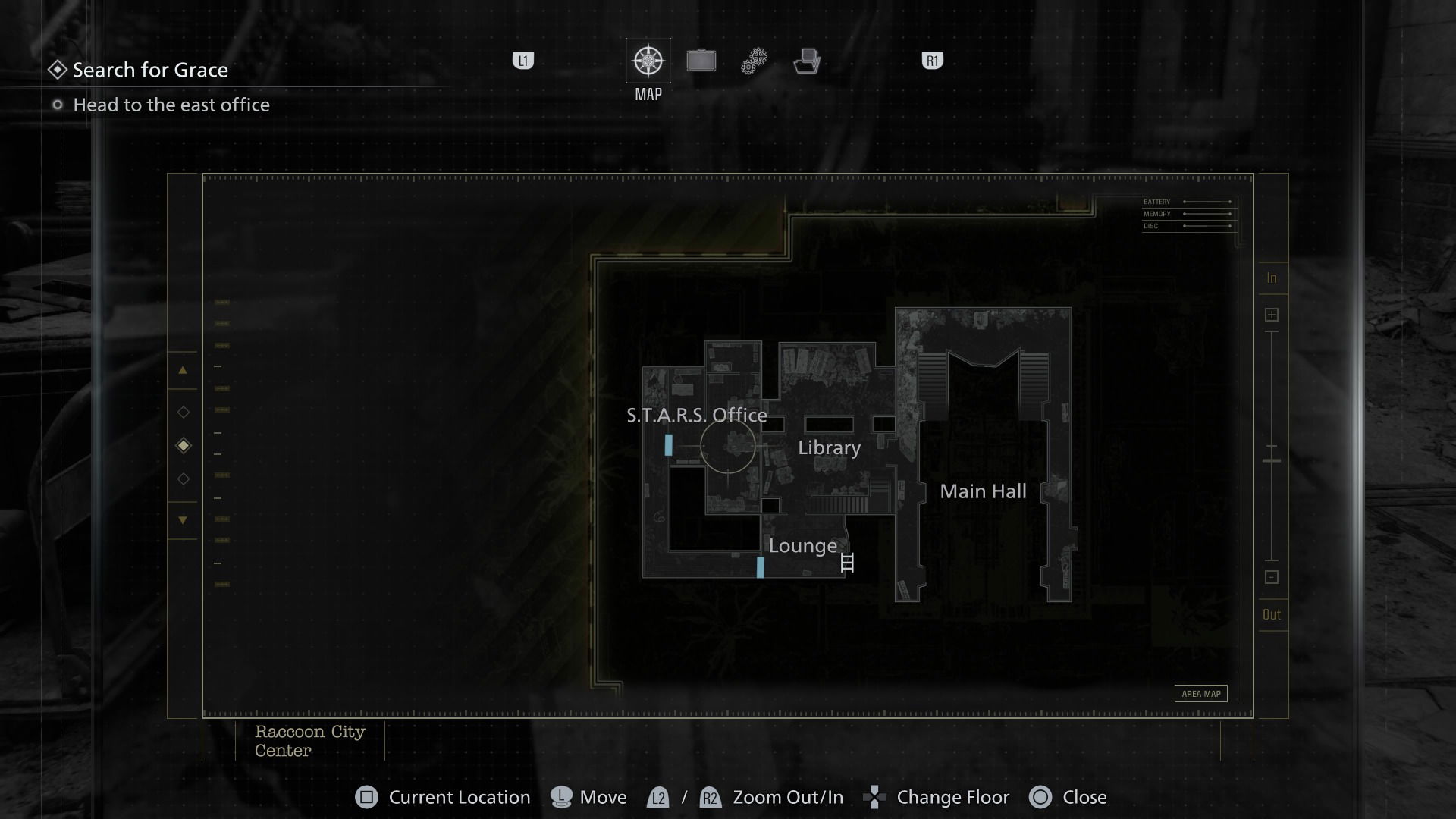
Task: Click the Out floor button
Action: click(1272, 614)
